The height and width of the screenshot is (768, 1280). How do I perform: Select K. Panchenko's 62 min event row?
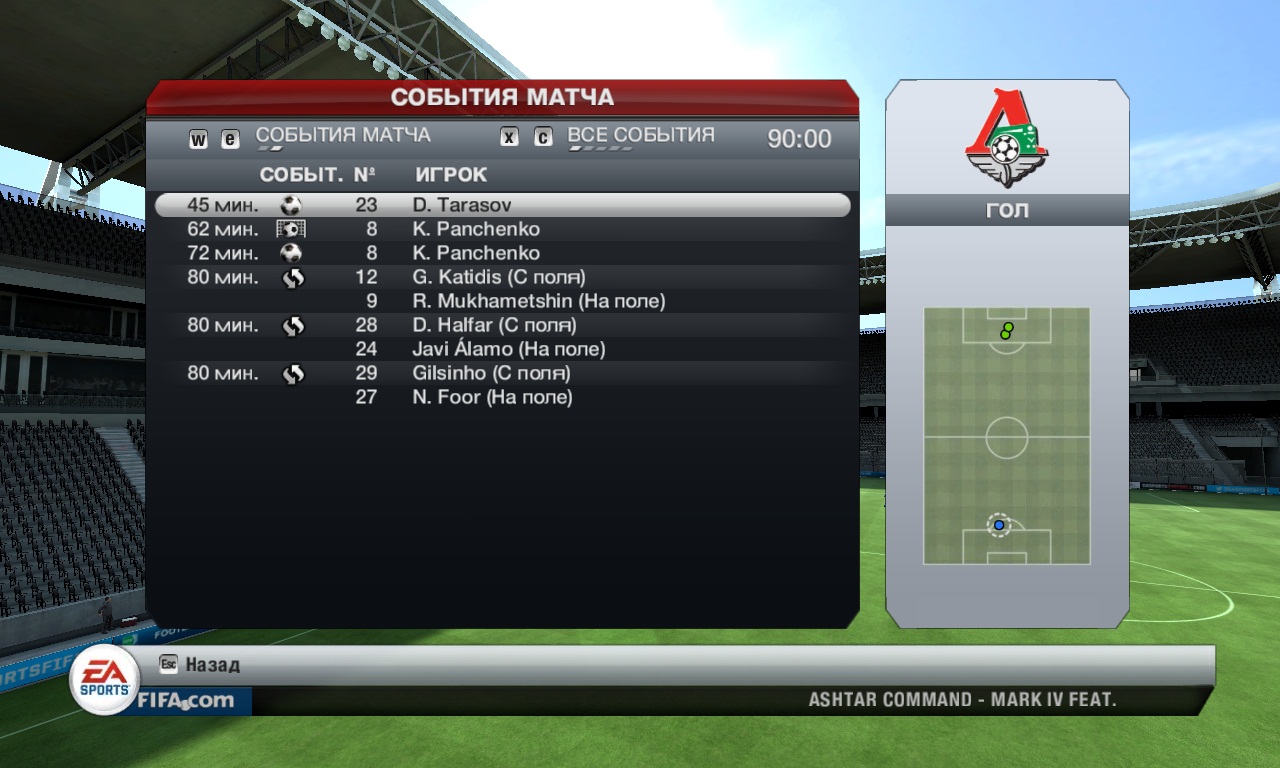click(x=502, y=229)
